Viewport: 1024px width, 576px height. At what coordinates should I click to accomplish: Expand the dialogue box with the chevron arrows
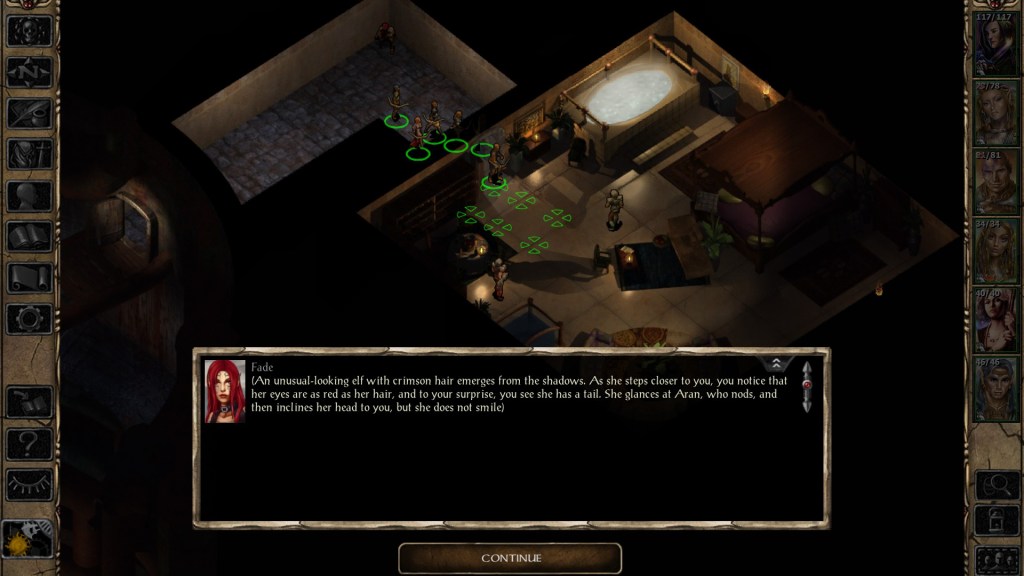(777, 364)
